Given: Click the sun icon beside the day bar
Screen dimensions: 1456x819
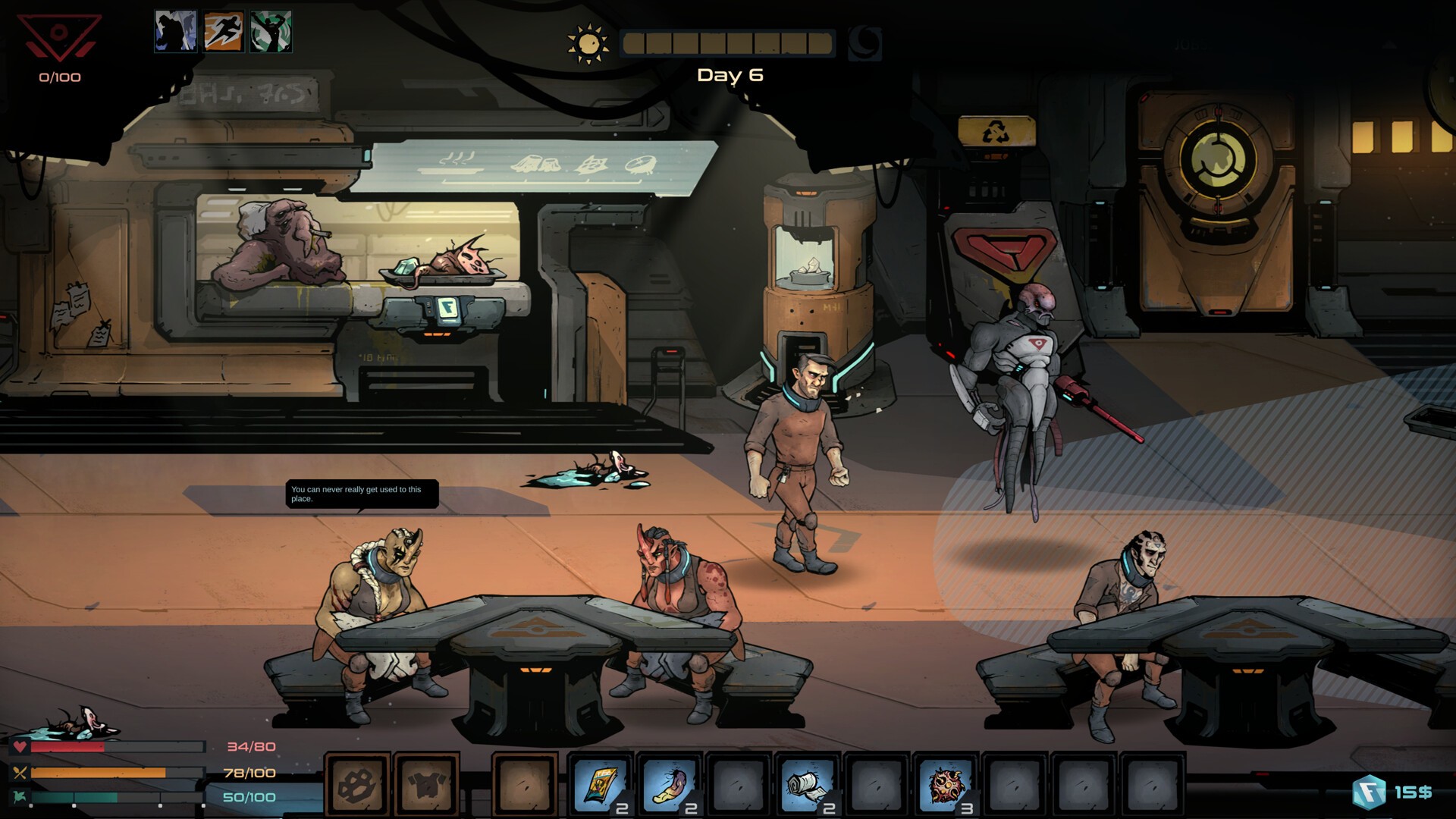Looking at the screenshot, I should coord(588,42).
